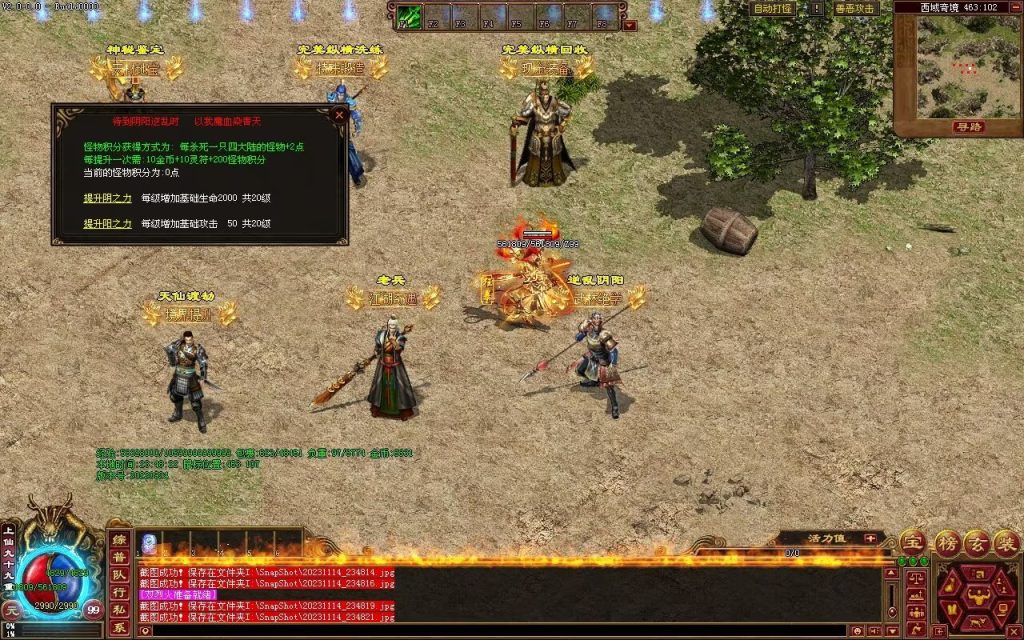Click the scales trade icon

pos(915,578)
